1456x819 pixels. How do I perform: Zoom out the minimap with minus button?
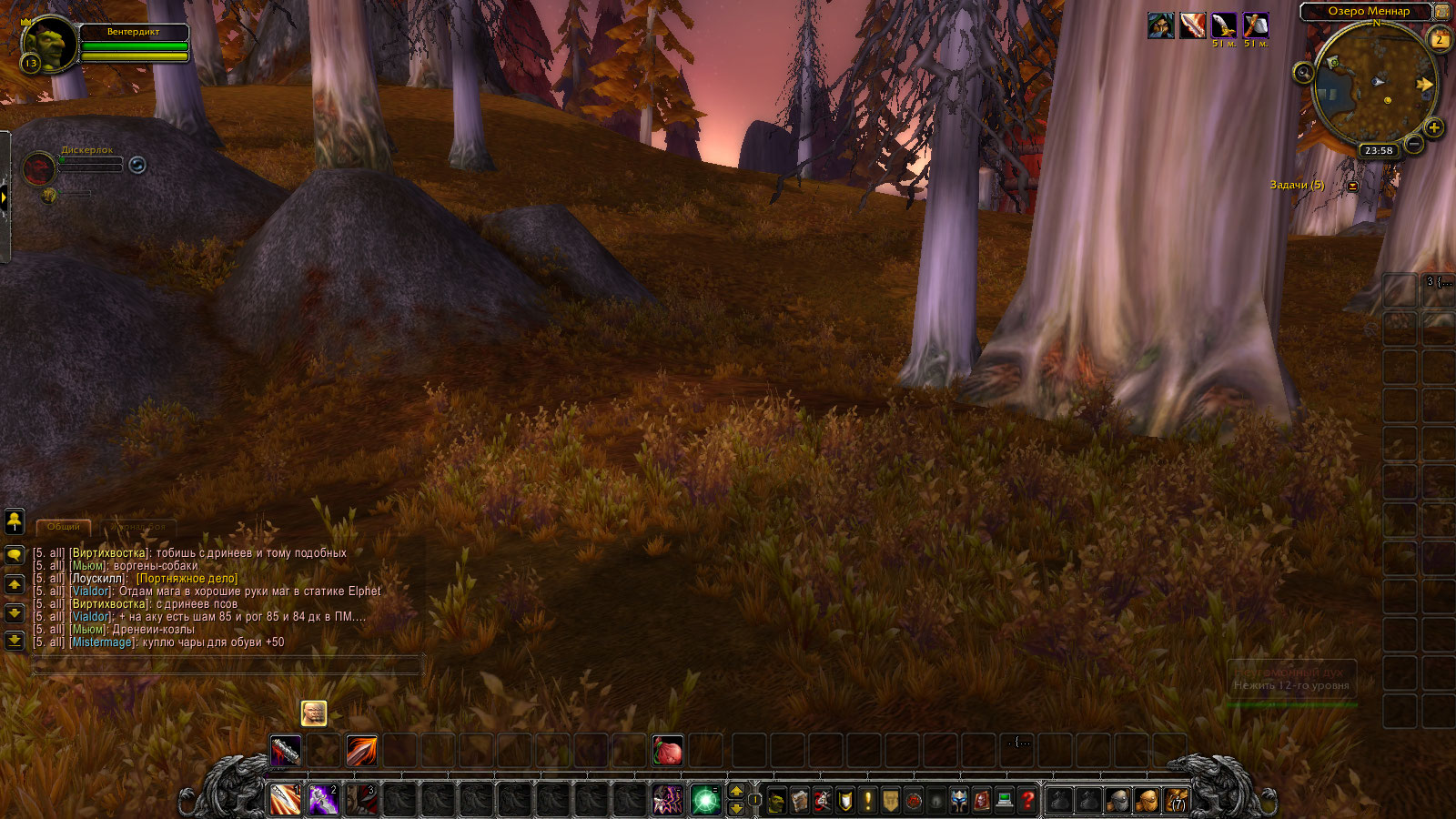click(x=1413, y=144)
